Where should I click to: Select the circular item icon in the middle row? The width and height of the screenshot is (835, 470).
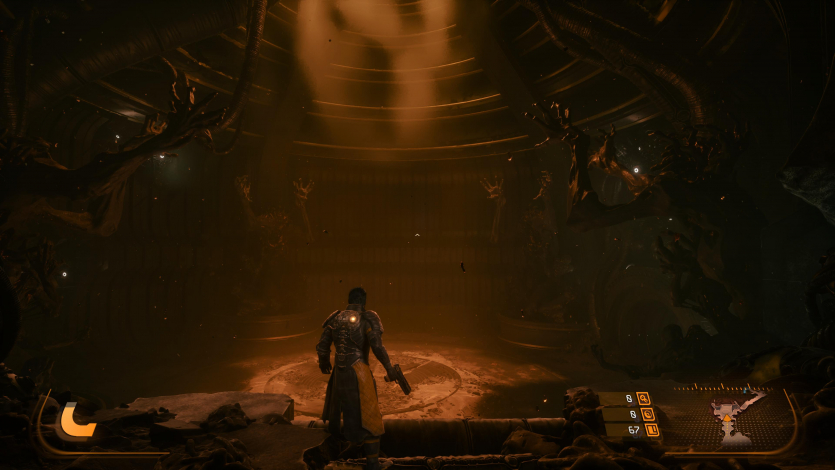pos(646,414)
